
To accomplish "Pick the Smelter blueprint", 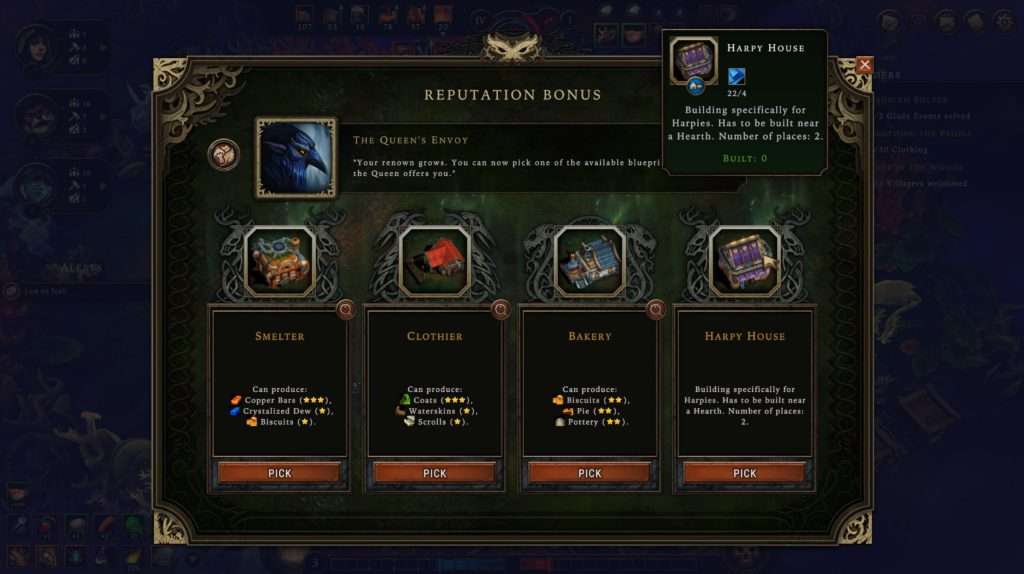I will (279, 473).
